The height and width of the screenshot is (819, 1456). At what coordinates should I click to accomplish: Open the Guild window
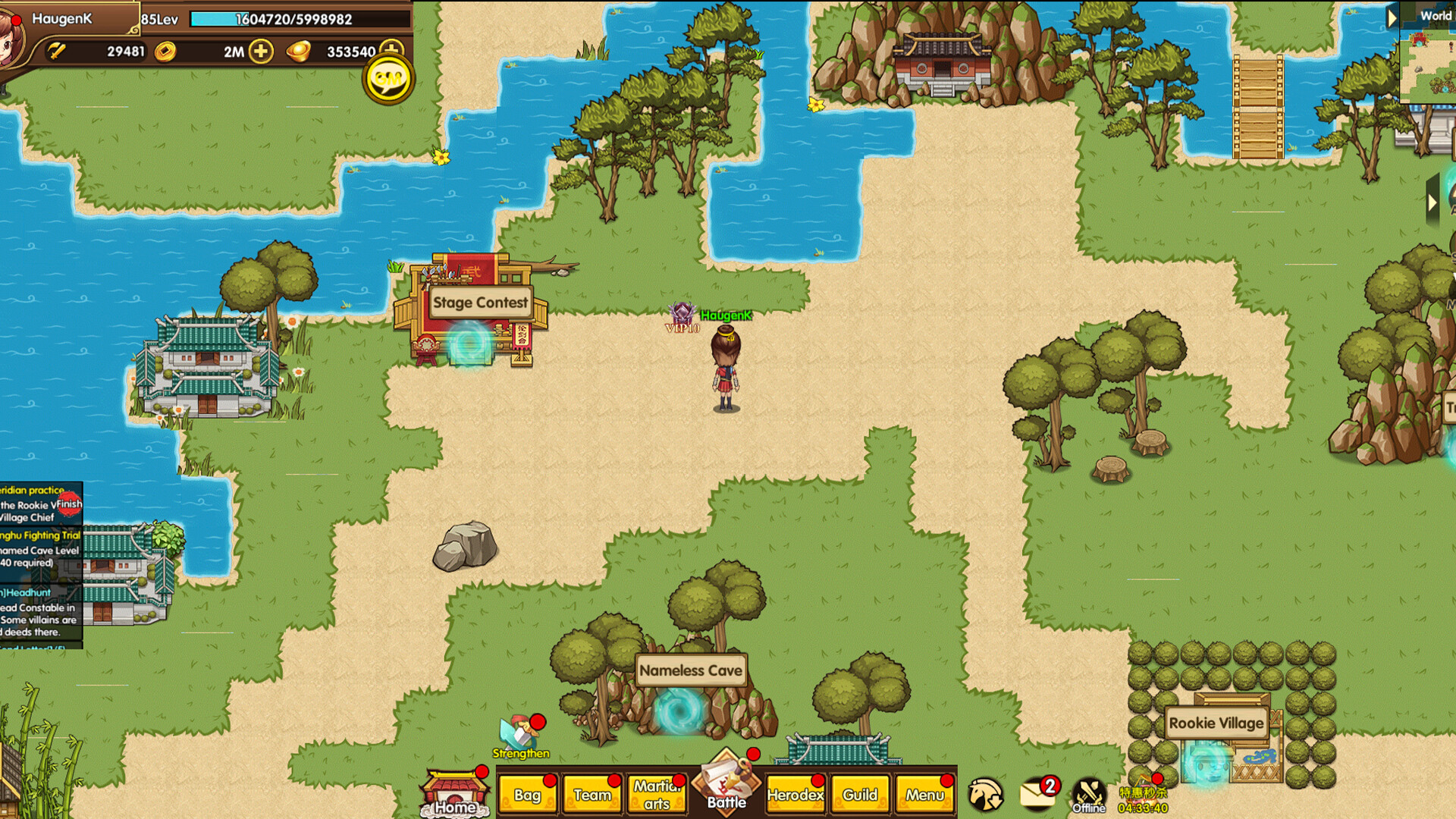[859, 795]
